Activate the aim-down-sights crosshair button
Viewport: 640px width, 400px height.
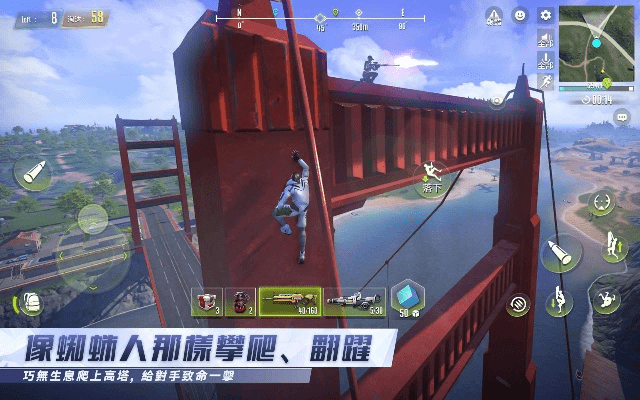[601, 201]
